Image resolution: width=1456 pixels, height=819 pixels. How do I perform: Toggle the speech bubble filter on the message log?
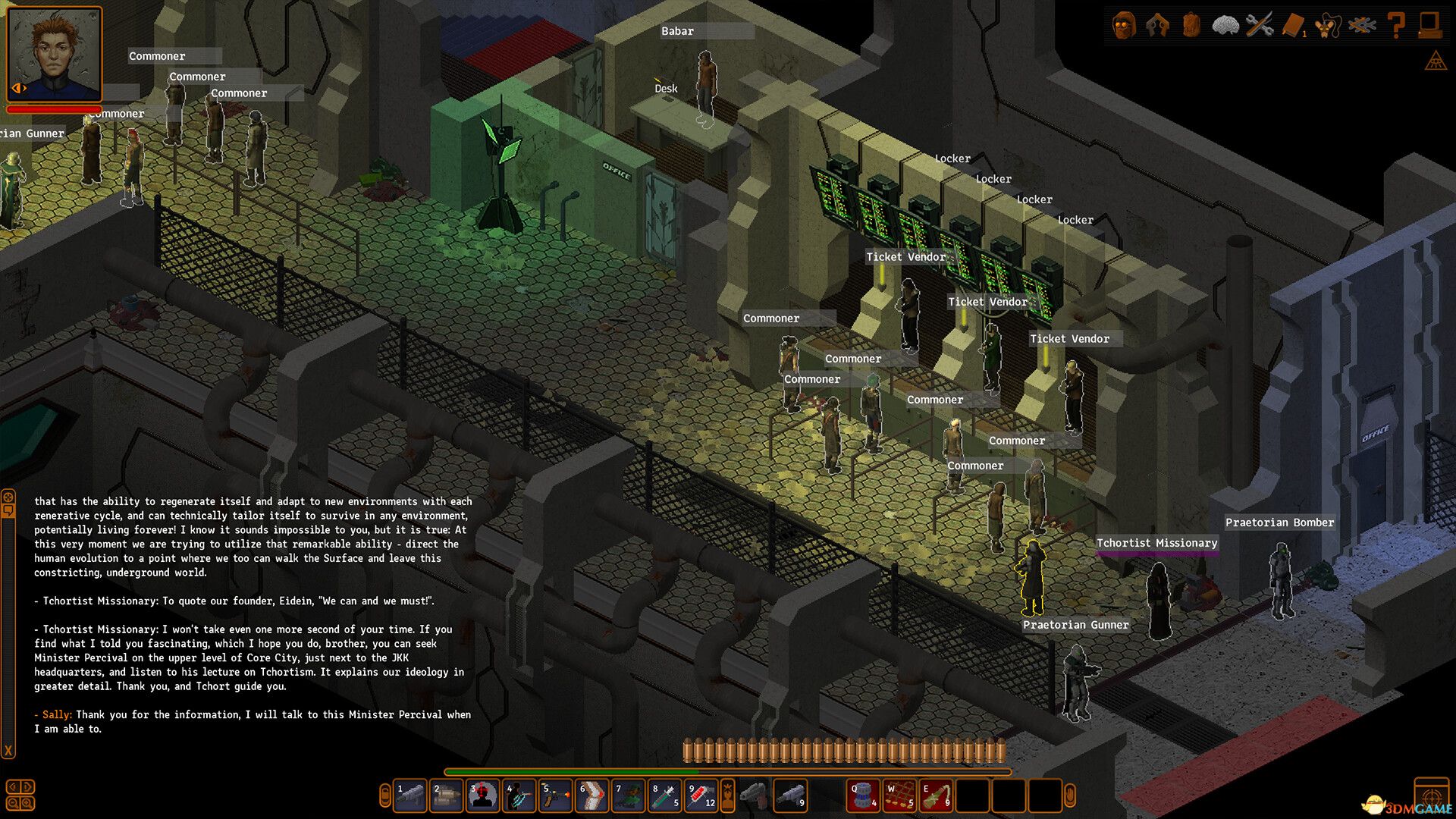click(x=8, y=511)
